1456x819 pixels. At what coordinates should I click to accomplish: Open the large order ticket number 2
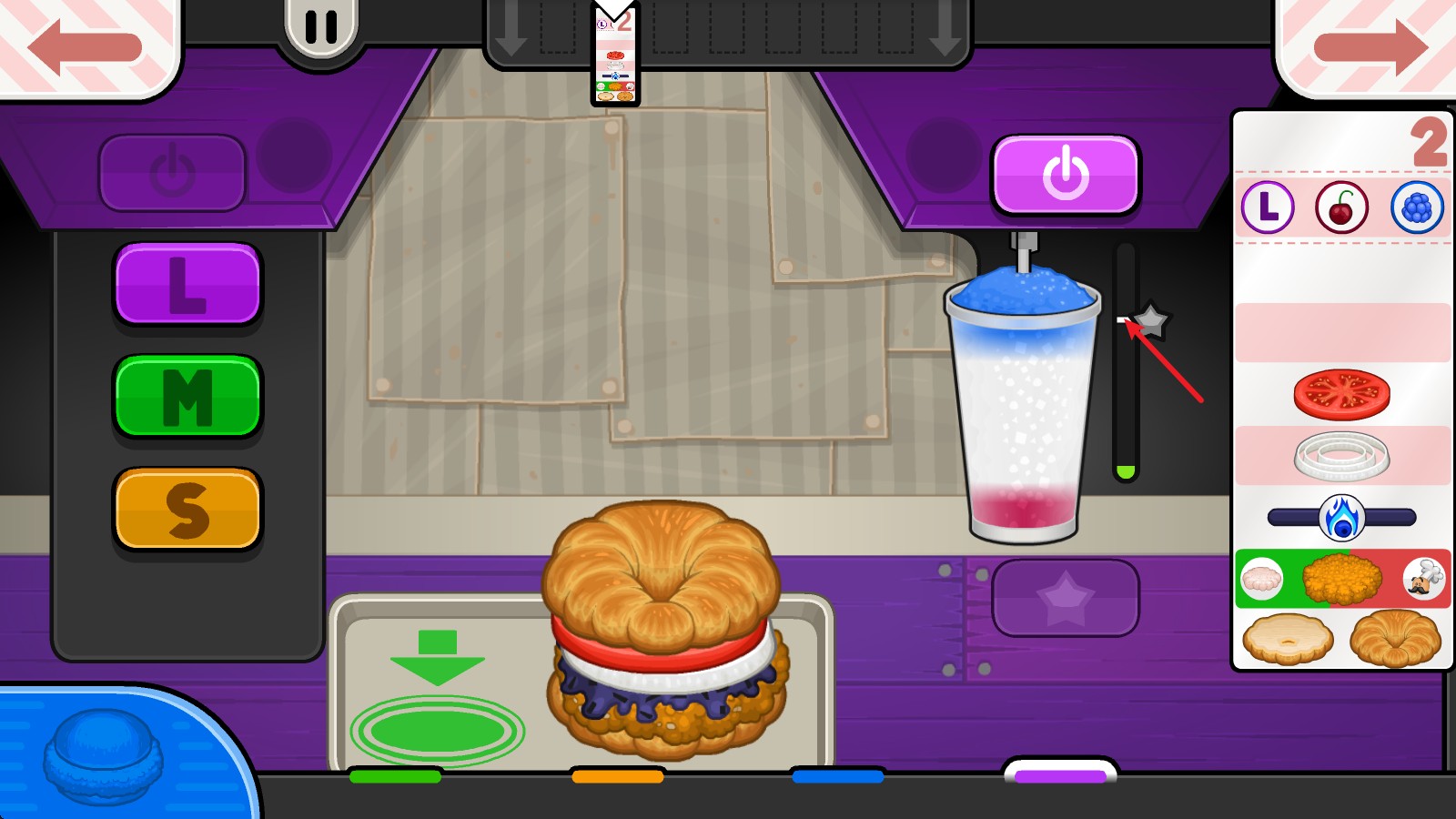pos(1341,391)
